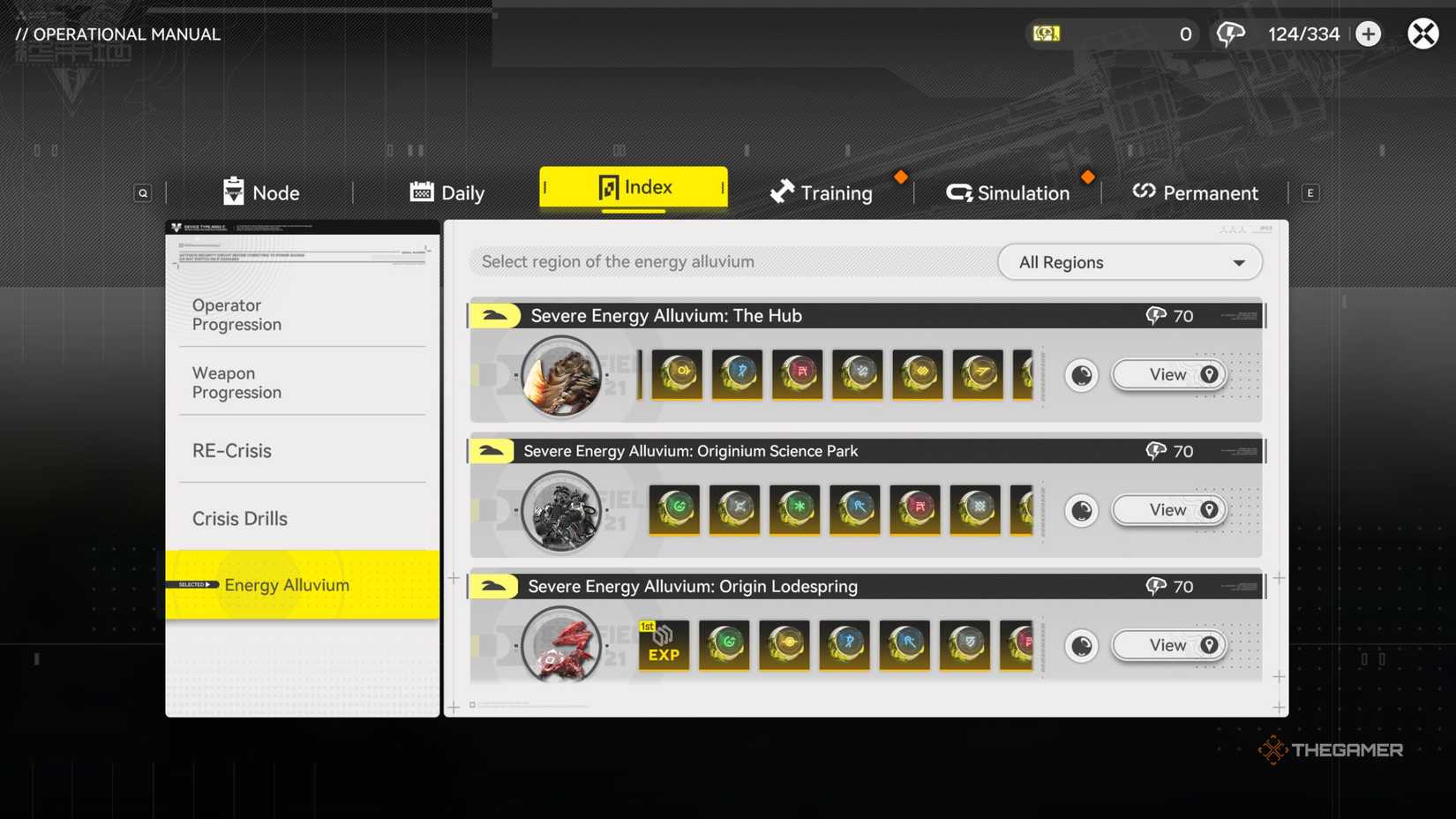Click the currency icon showing 0 balance

[1046, 34]
